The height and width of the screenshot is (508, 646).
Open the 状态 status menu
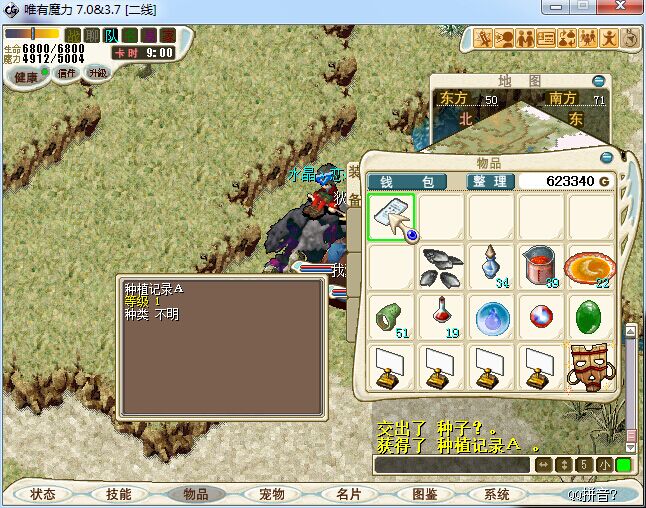(43, 494)
